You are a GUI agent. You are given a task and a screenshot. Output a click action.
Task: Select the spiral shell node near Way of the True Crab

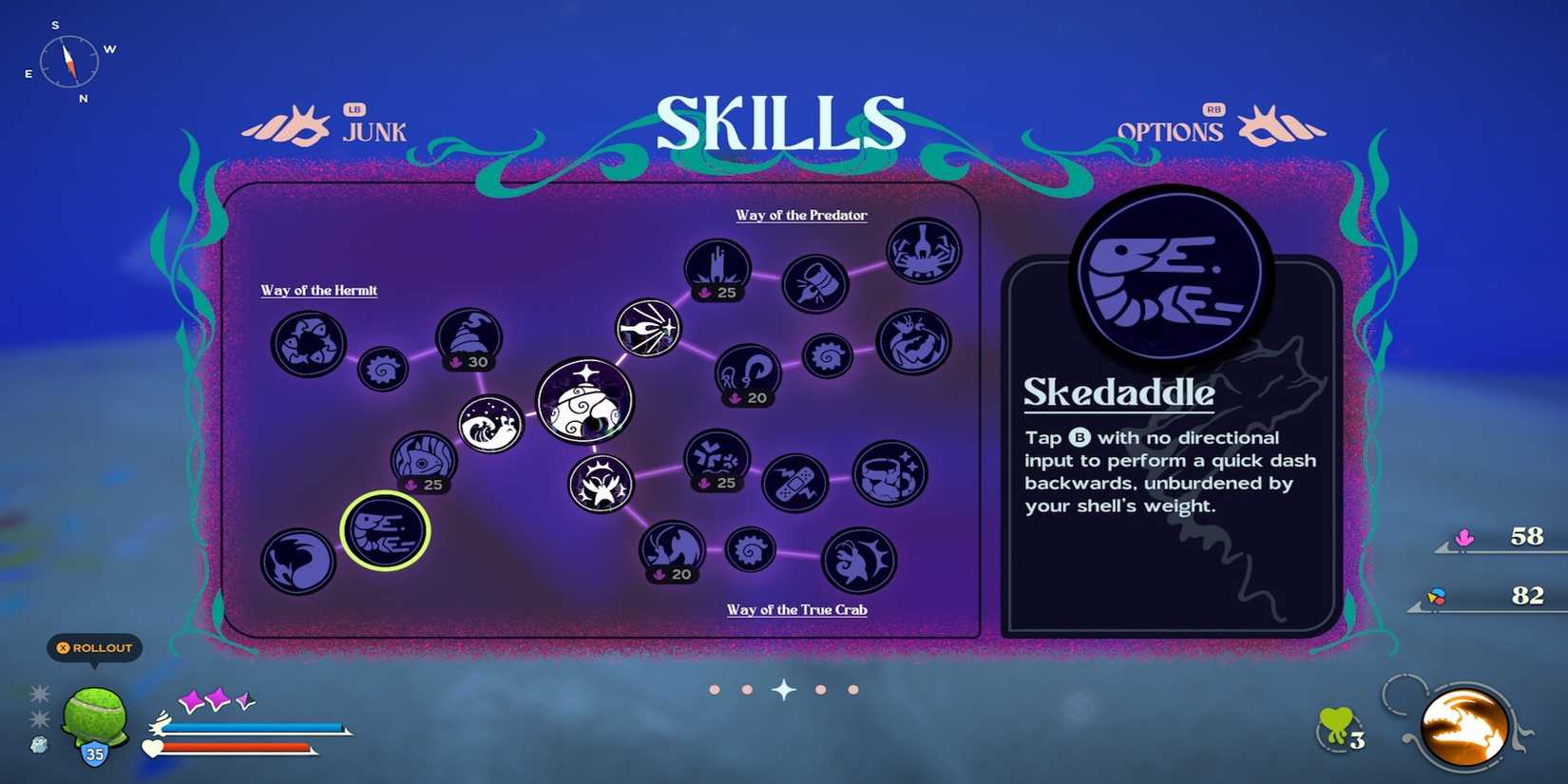[751, 551]
